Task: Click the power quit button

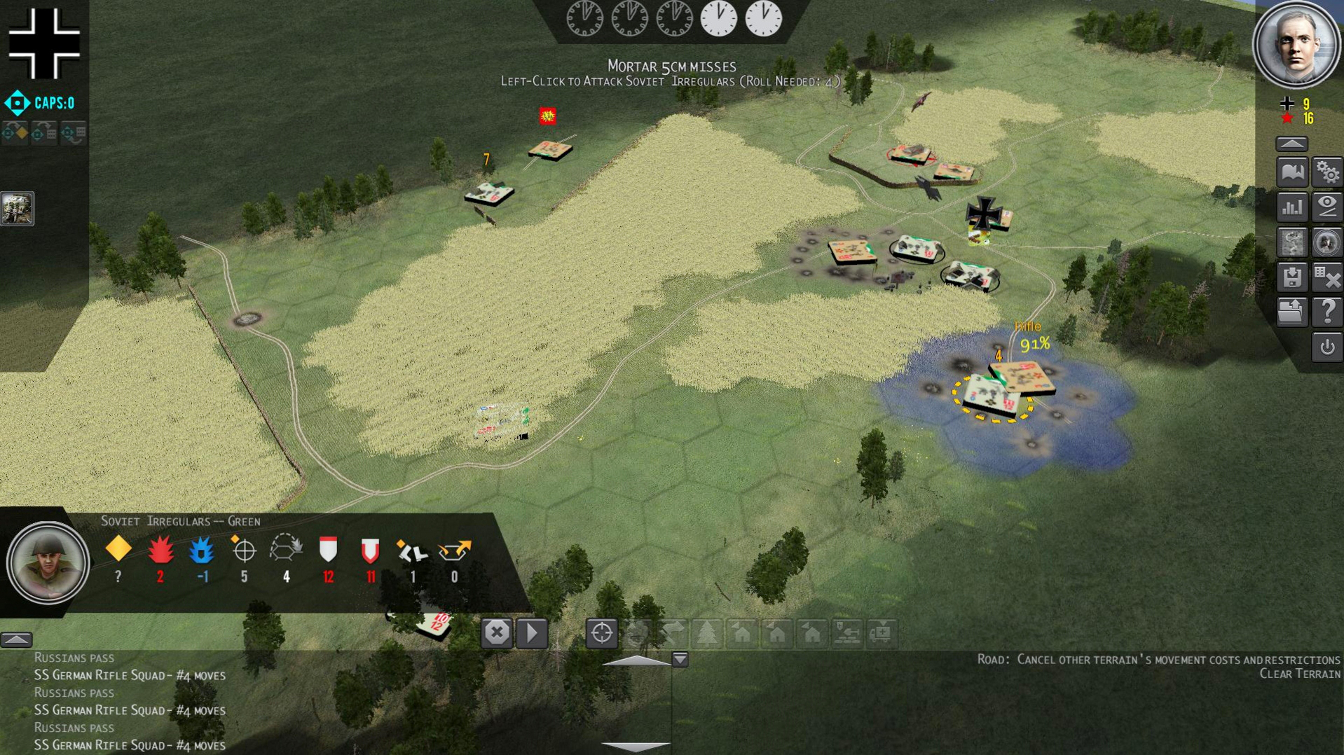Action: click(x=1327, y=347)
